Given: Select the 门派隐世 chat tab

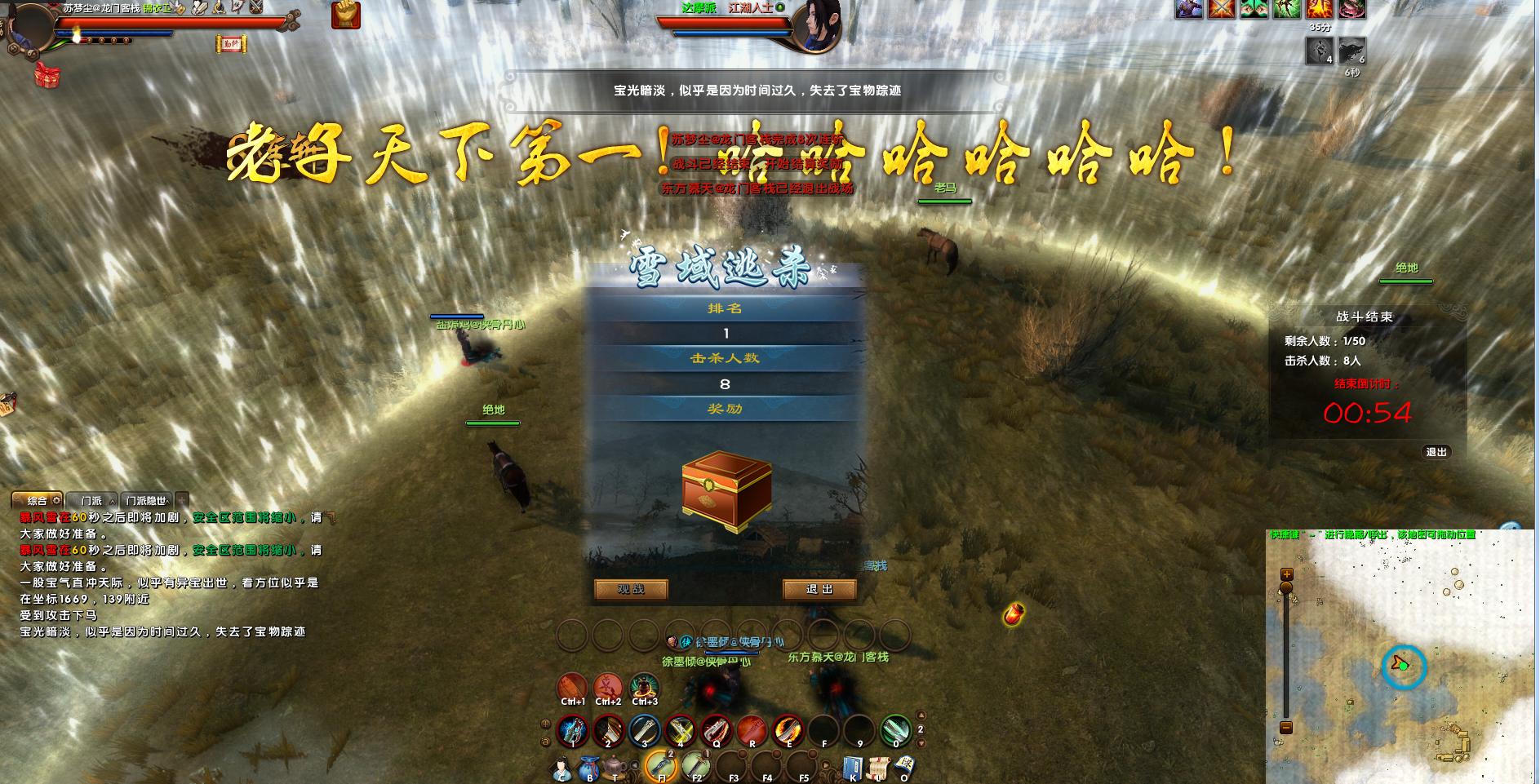Looking at the screenshot, I should pyautogui.click(x=147, y=500).
